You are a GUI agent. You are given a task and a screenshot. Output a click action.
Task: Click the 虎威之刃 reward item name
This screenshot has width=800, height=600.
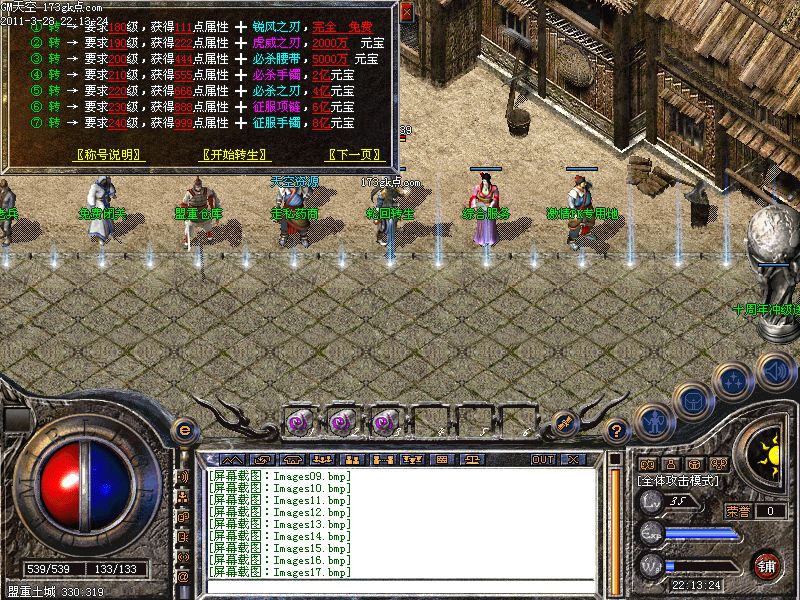(277, 43)
